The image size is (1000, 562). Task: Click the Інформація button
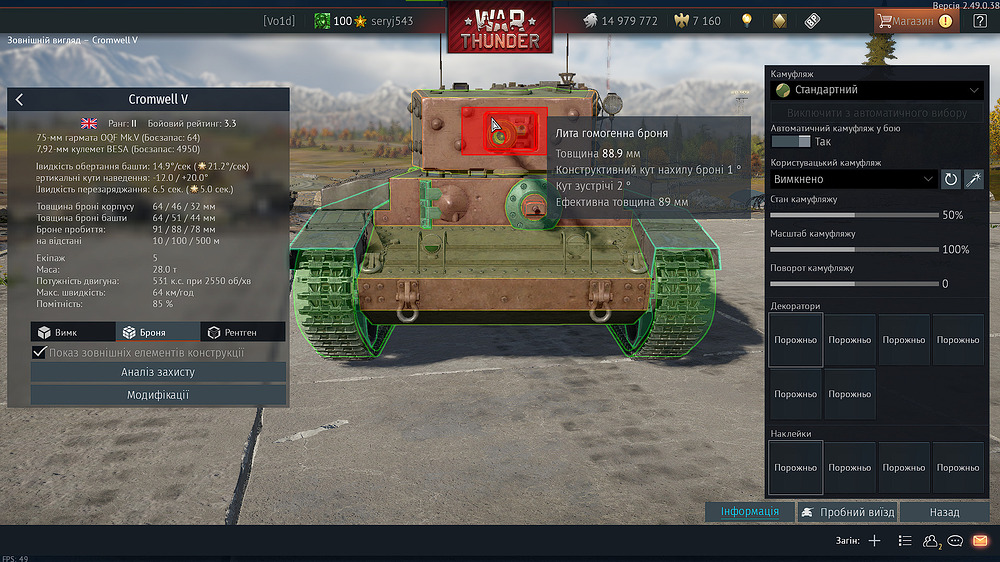pos(750,512)
